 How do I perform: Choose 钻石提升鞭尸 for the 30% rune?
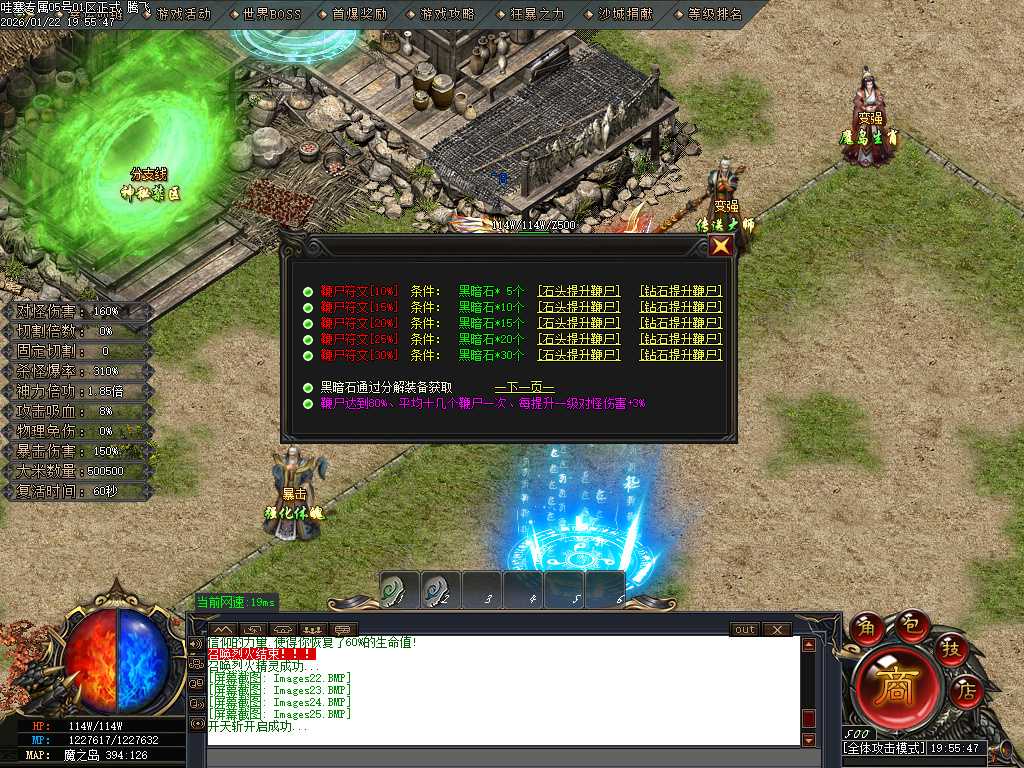tap(680, 355)
